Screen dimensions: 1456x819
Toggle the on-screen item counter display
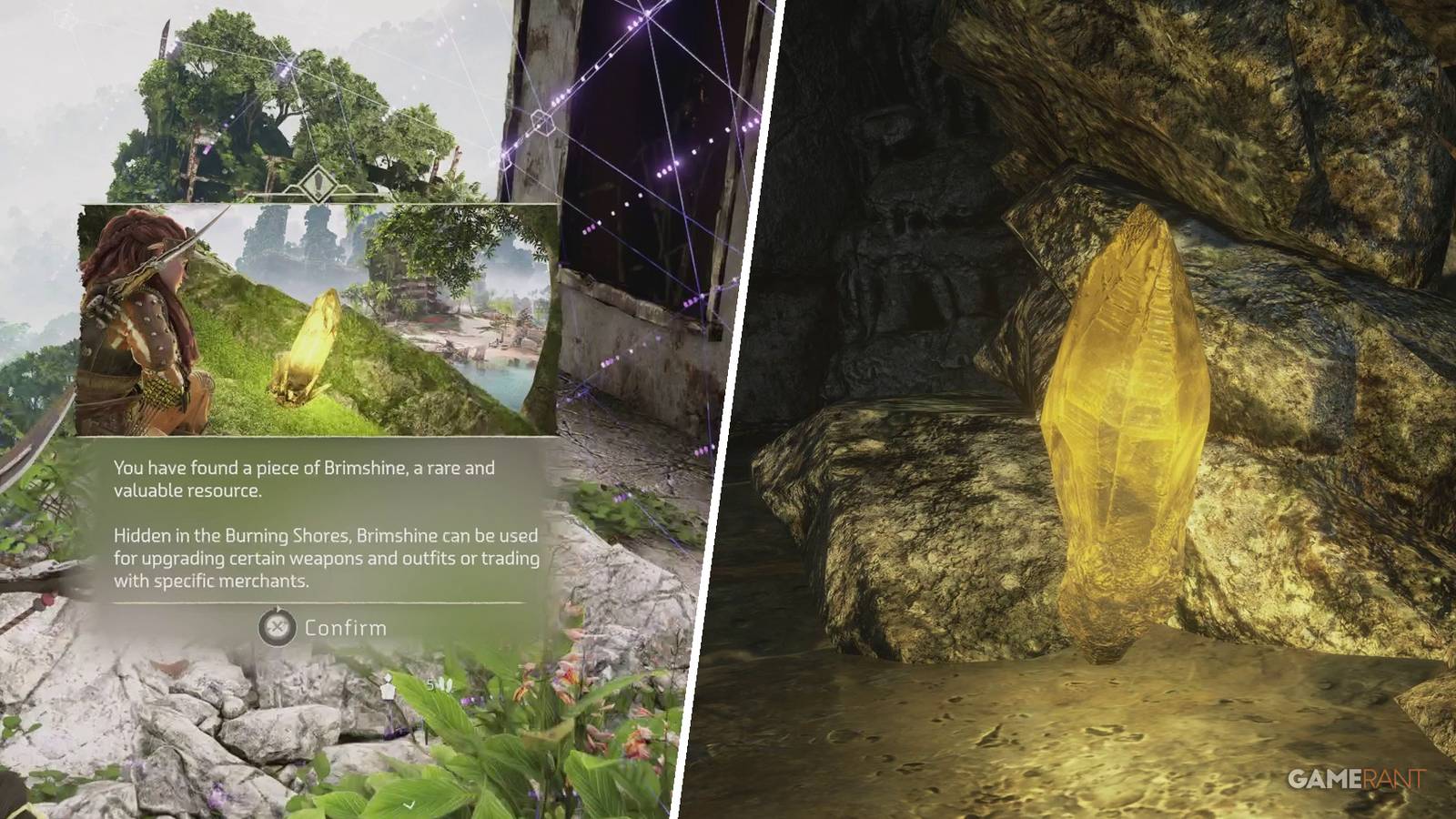pyautogui.click(x=430, y=684)
